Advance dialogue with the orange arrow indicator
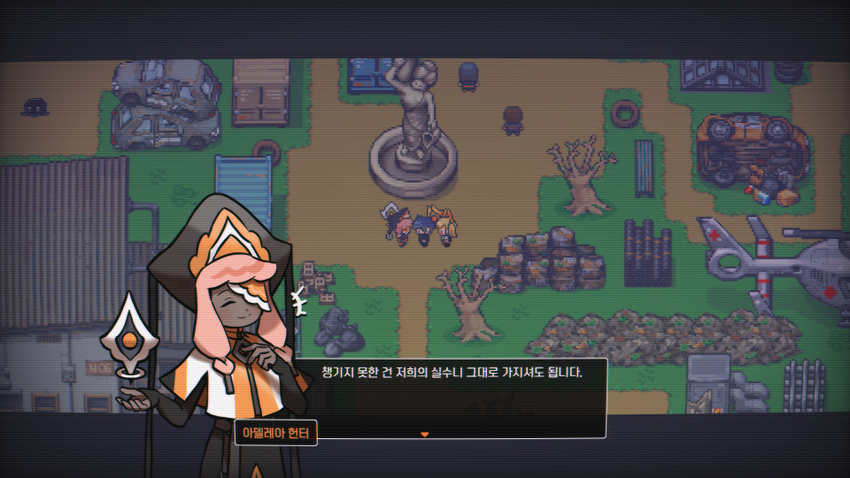 [425, 434]
